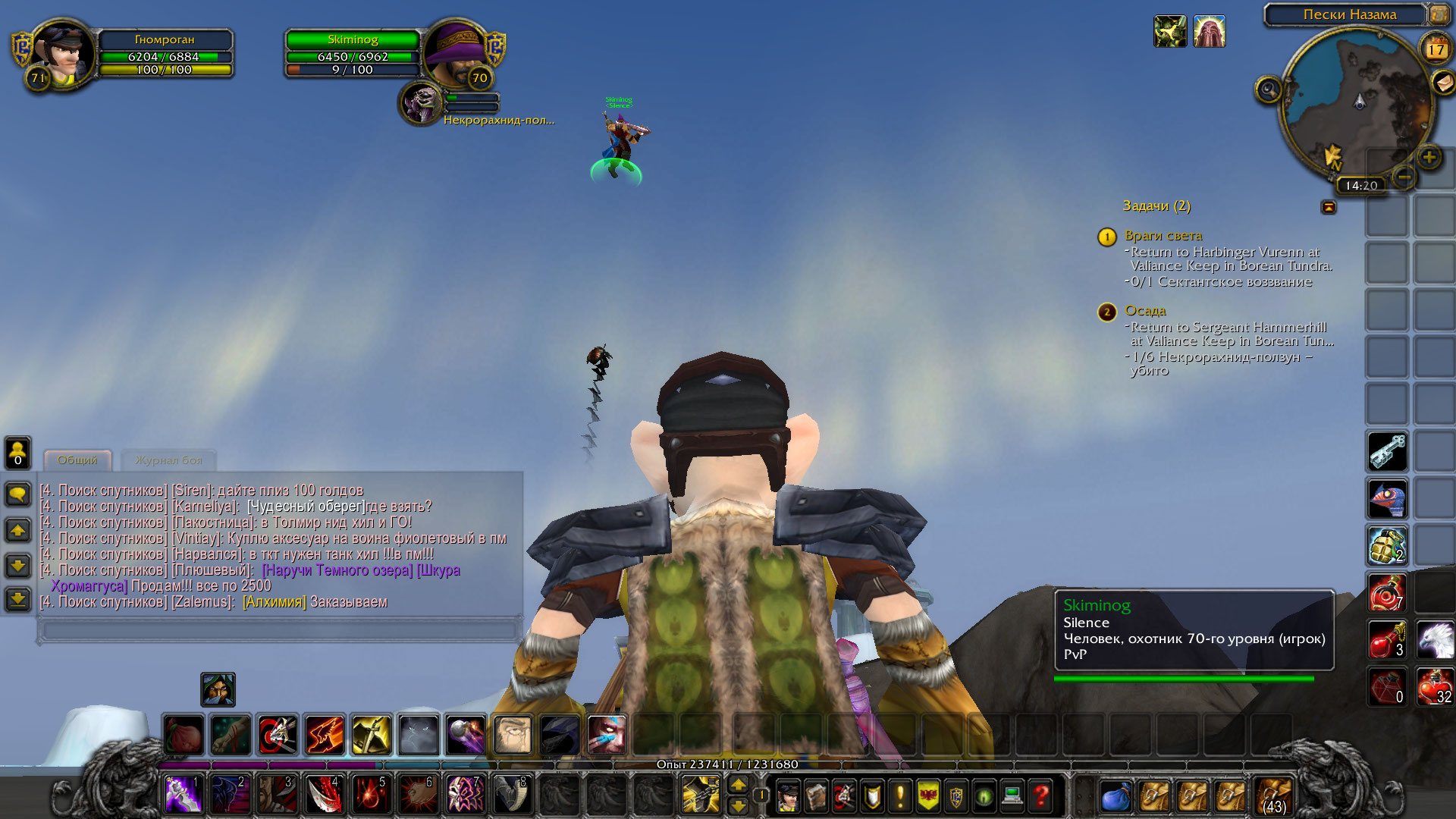1456x819 pixels.
Task: Switch to the Общий chat tab
Action: tap(77, 460)
